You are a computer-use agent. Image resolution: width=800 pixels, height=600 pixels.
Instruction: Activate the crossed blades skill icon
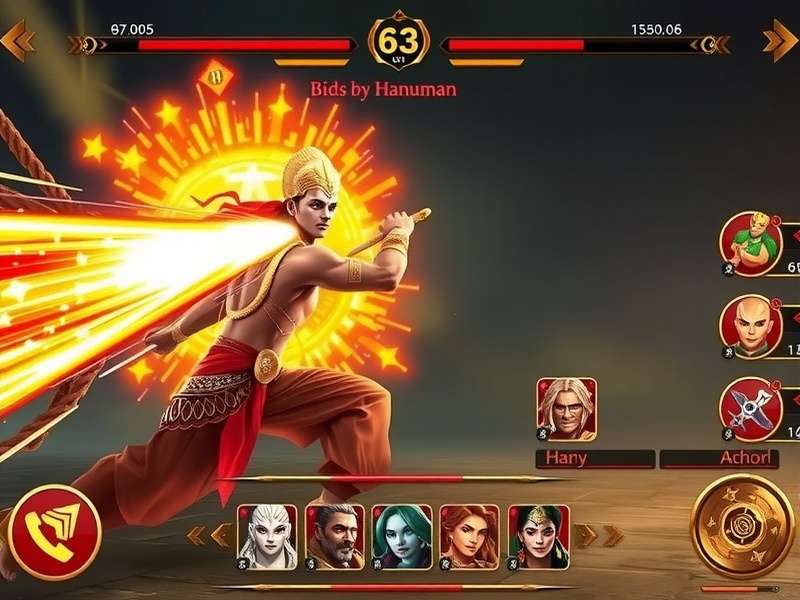pos(751,409)
